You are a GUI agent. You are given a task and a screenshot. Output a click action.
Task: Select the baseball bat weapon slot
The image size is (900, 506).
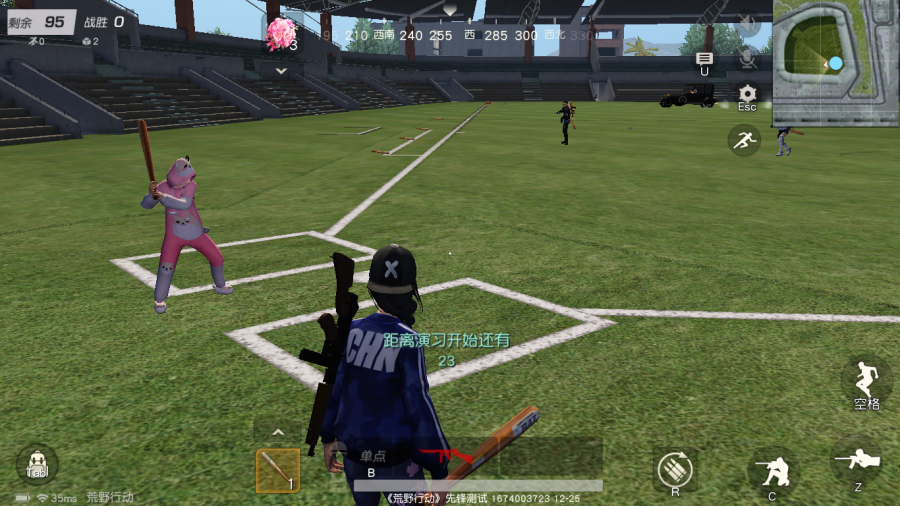(x=277, y=470)
